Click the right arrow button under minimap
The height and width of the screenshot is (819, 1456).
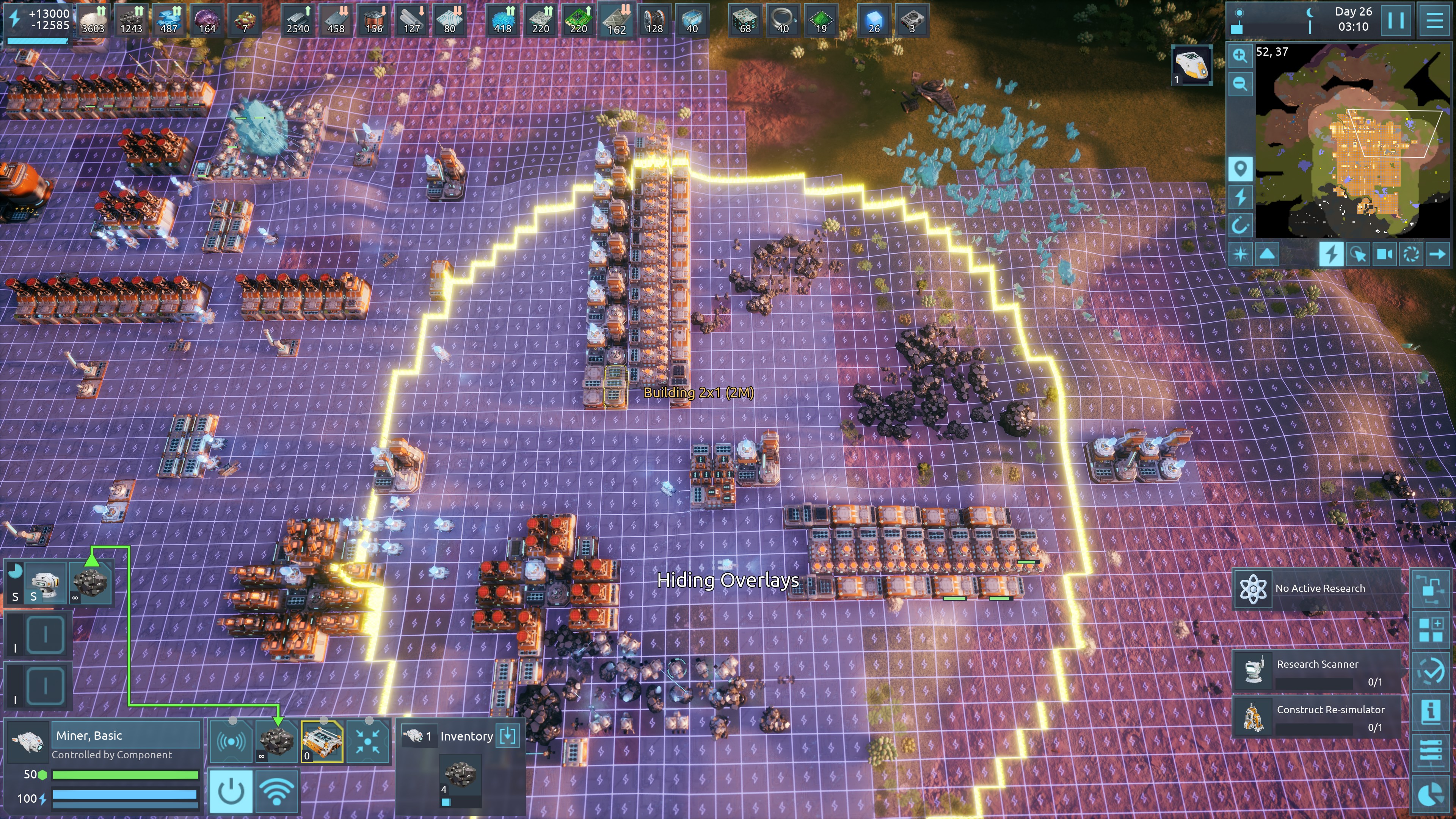1437,254
